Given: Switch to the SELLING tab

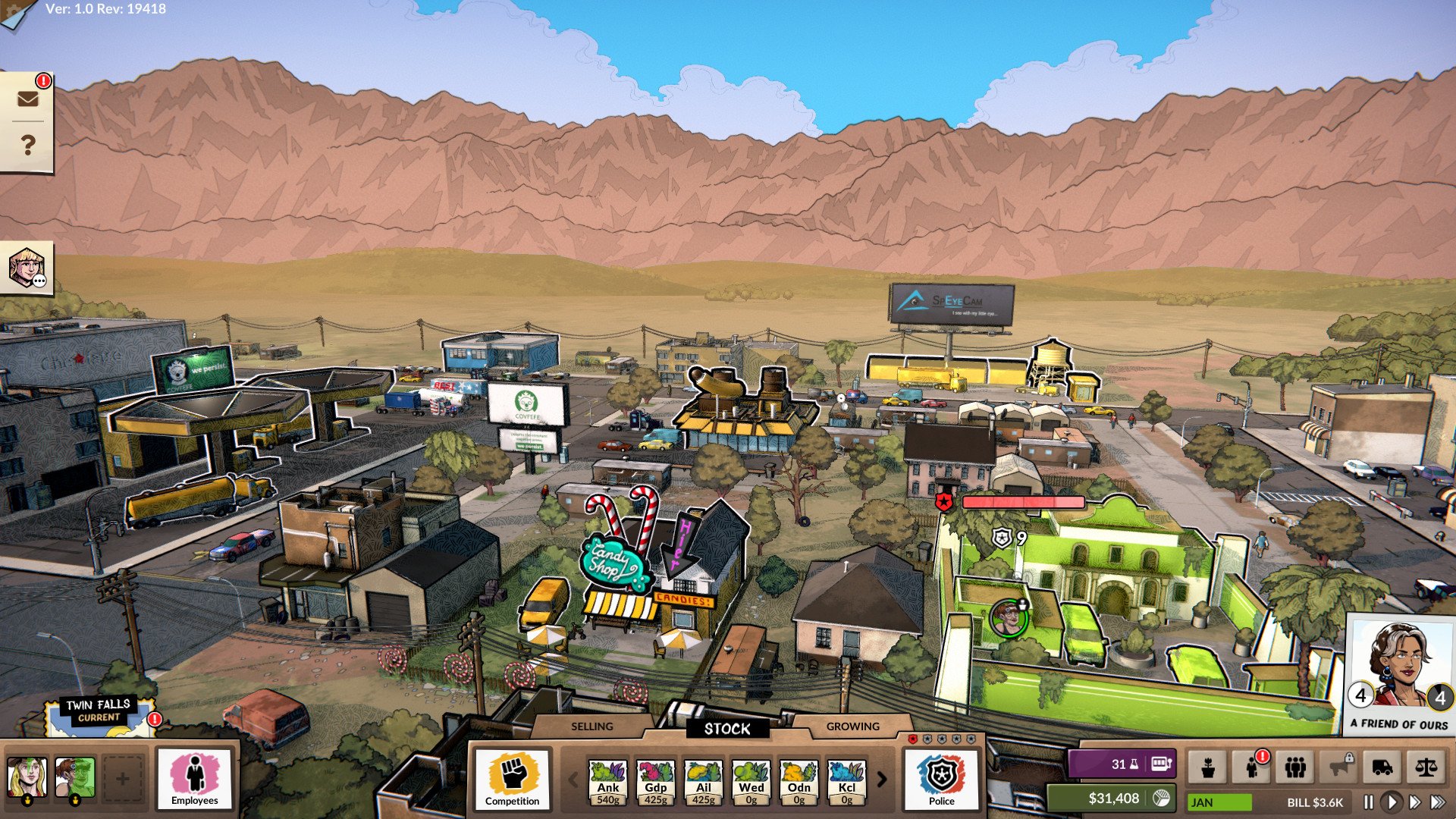Looking at the screenshot, I should pos(590,726).
